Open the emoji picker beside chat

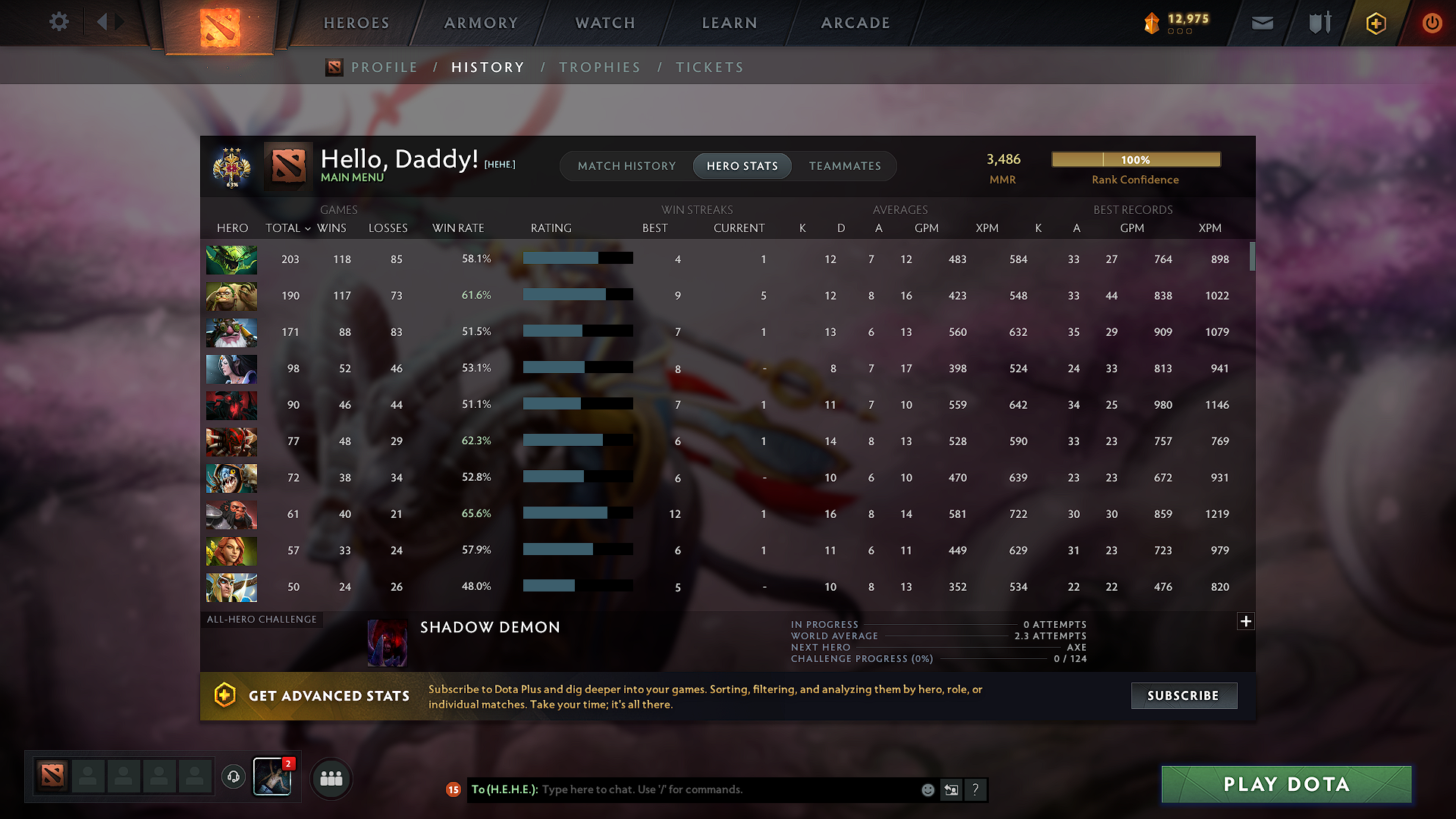click(927, 789)
